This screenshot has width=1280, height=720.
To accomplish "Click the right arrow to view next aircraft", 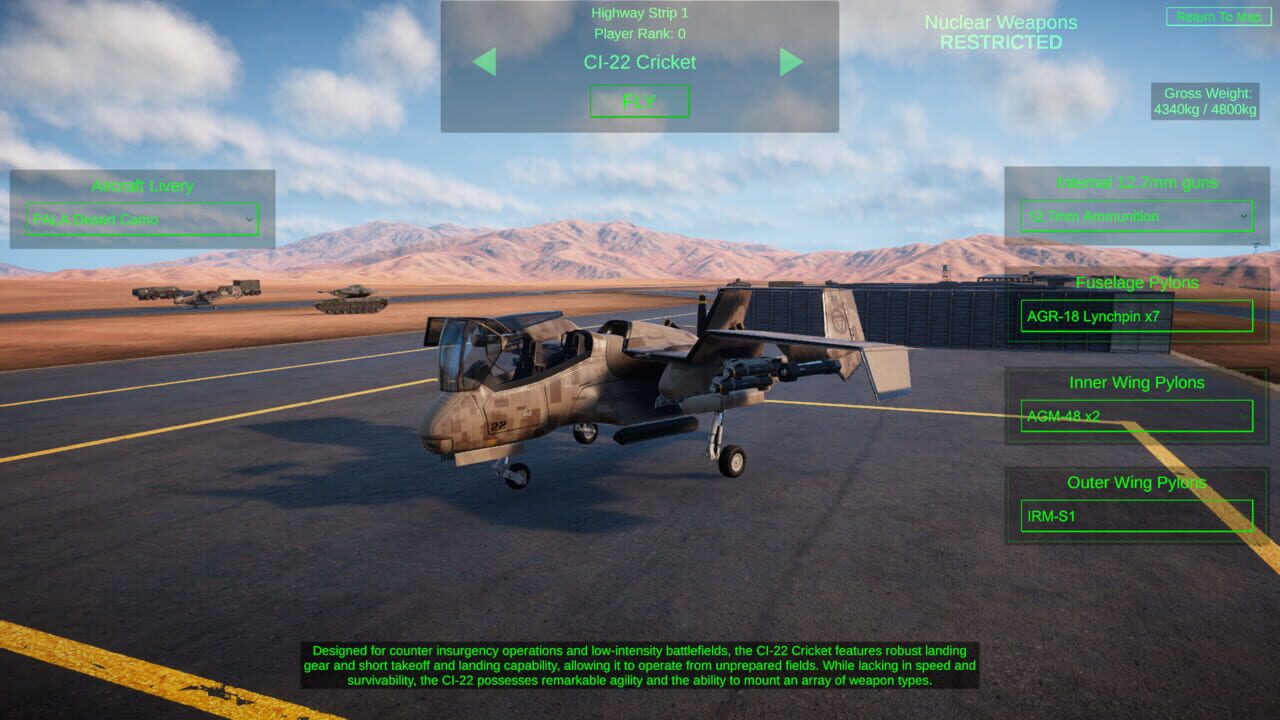I will 791,62.
